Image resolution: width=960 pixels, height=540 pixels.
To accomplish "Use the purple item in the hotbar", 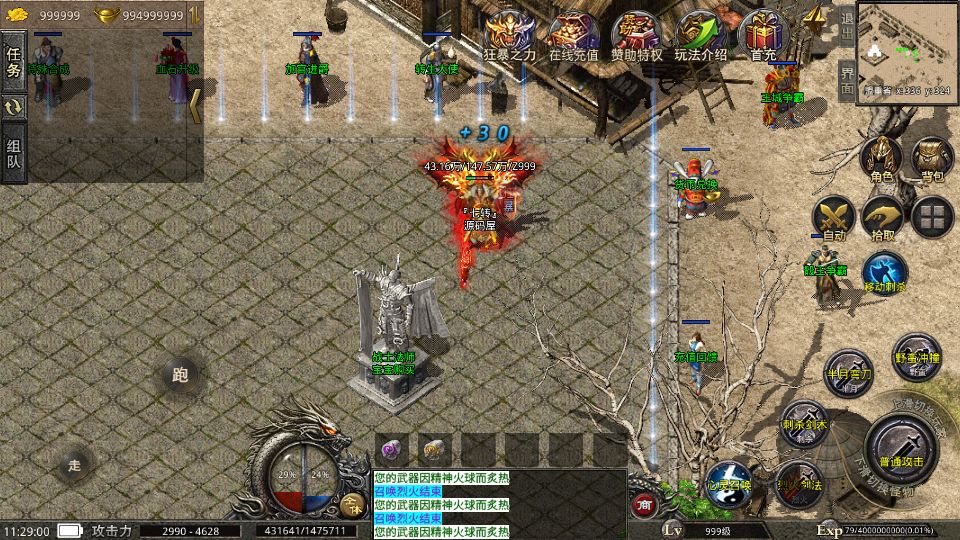I will [x=392, y=450].
